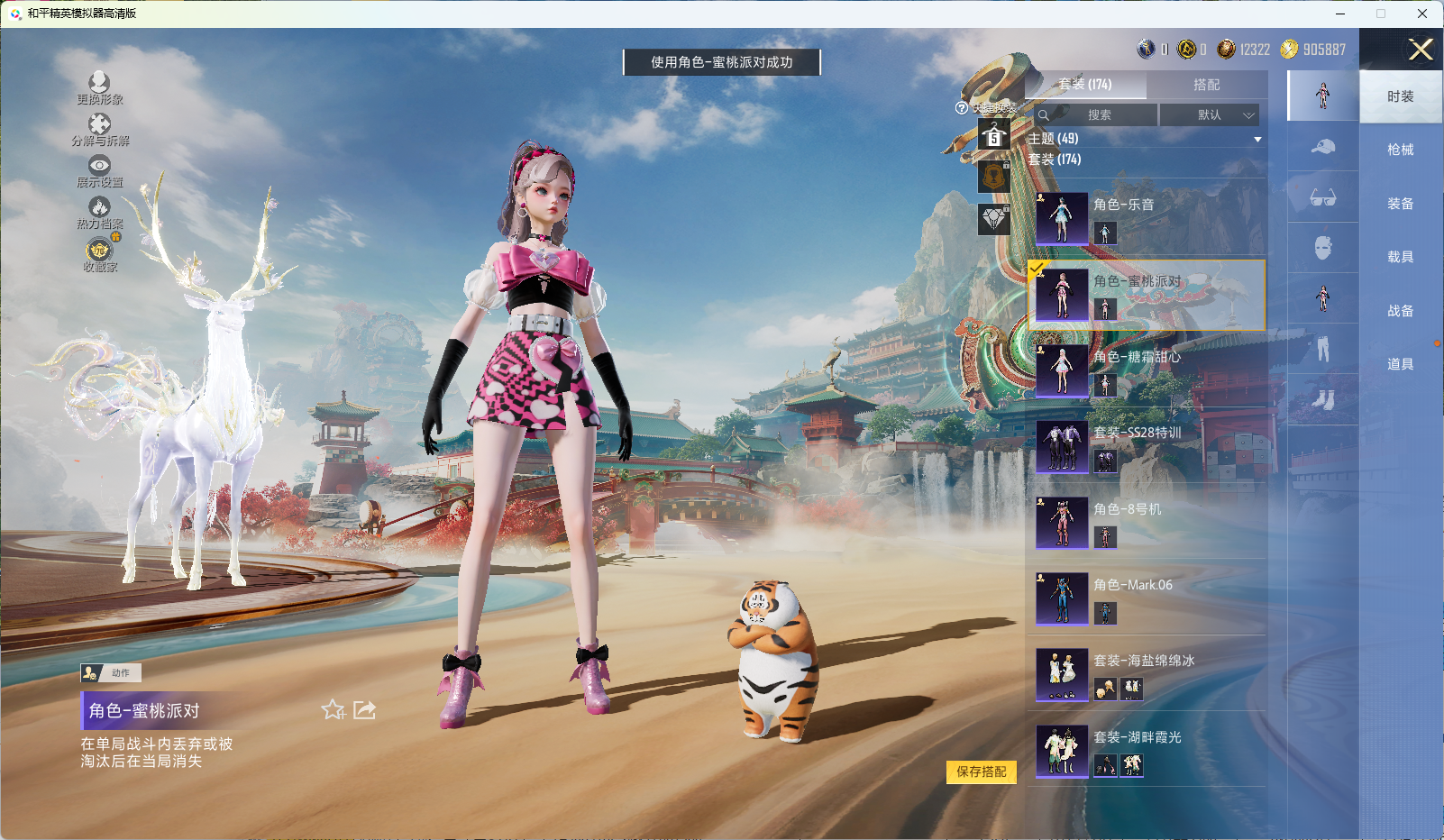Select the 角色-乐音 outfit

(1145, 218)
